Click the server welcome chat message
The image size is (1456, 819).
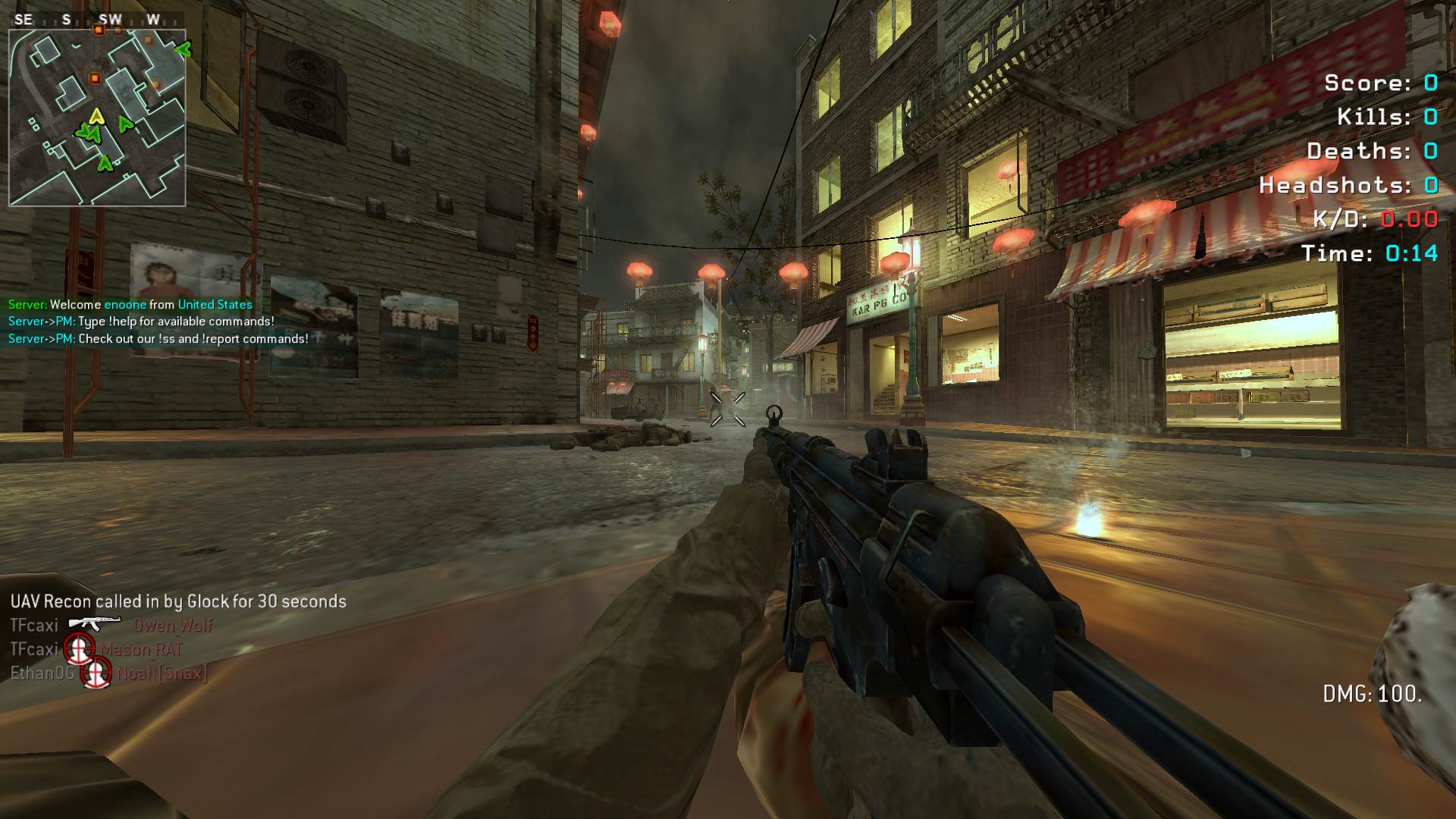[130, 305]
